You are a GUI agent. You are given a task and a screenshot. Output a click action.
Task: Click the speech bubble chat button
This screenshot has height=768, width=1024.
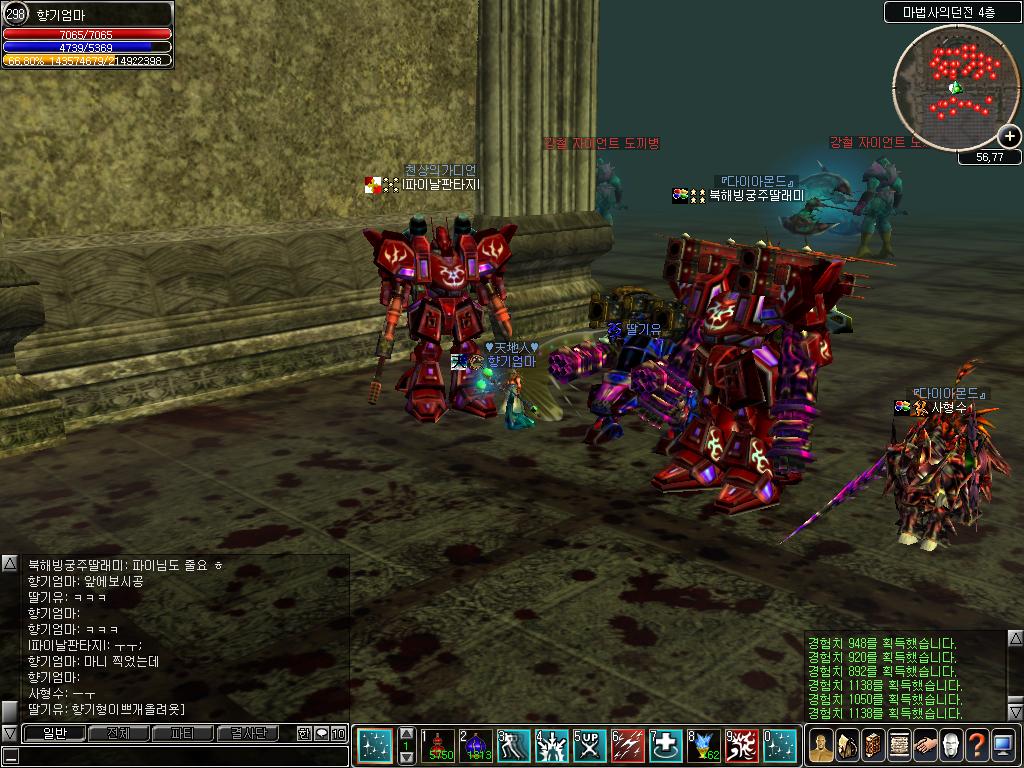pyautogui.click(x=321, y=733)
